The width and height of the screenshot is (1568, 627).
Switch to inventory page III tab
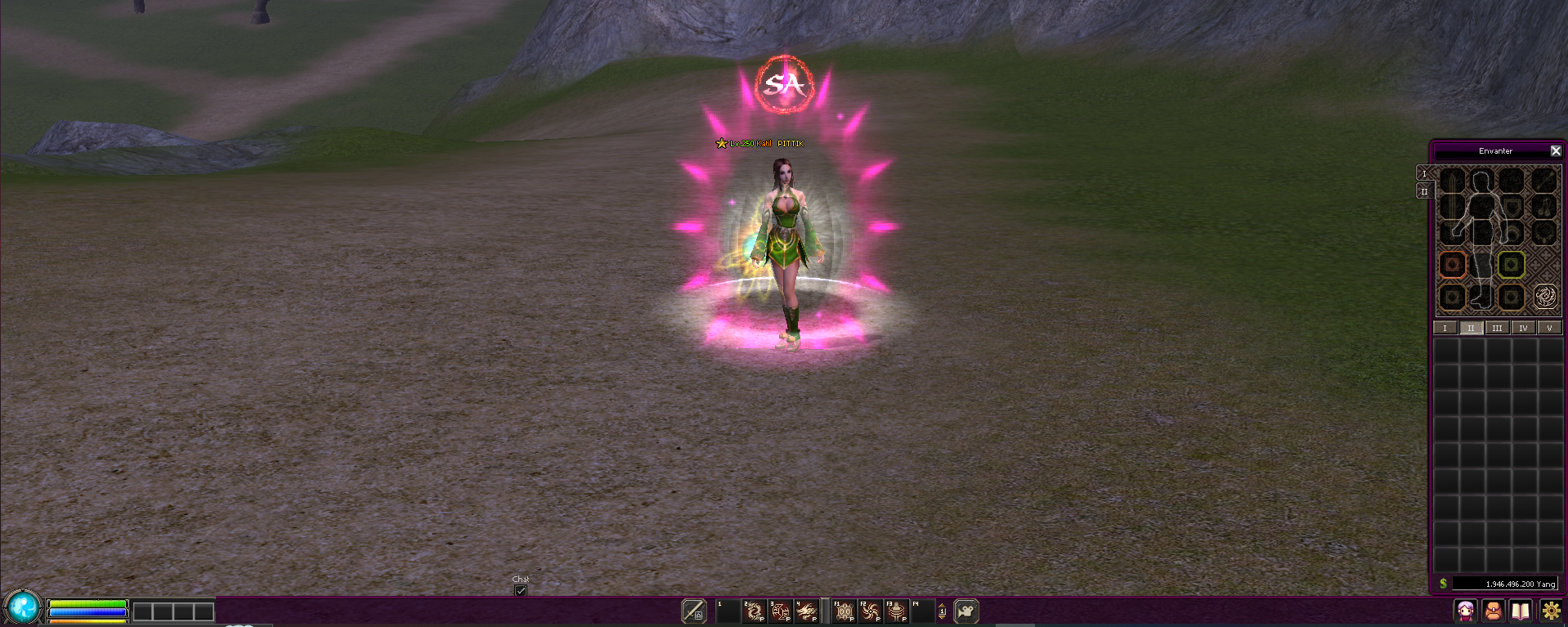[x=1497, y=328]
